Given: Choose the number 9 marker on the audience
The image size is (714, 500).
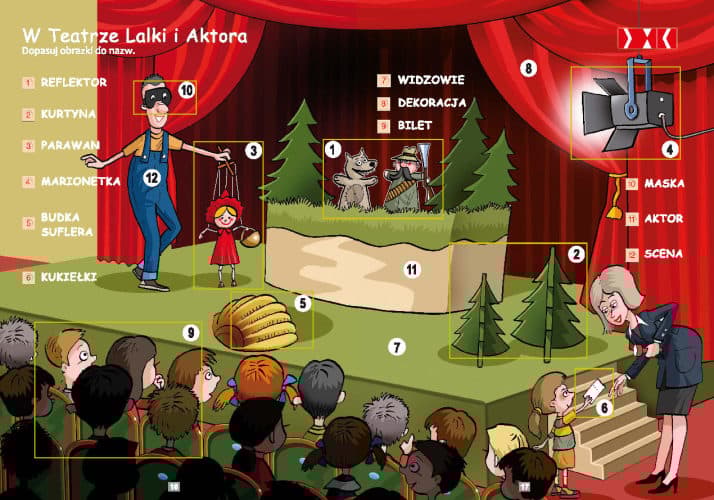Looking at the screenshot, I should pyautogui.click(x=191, y=331).
